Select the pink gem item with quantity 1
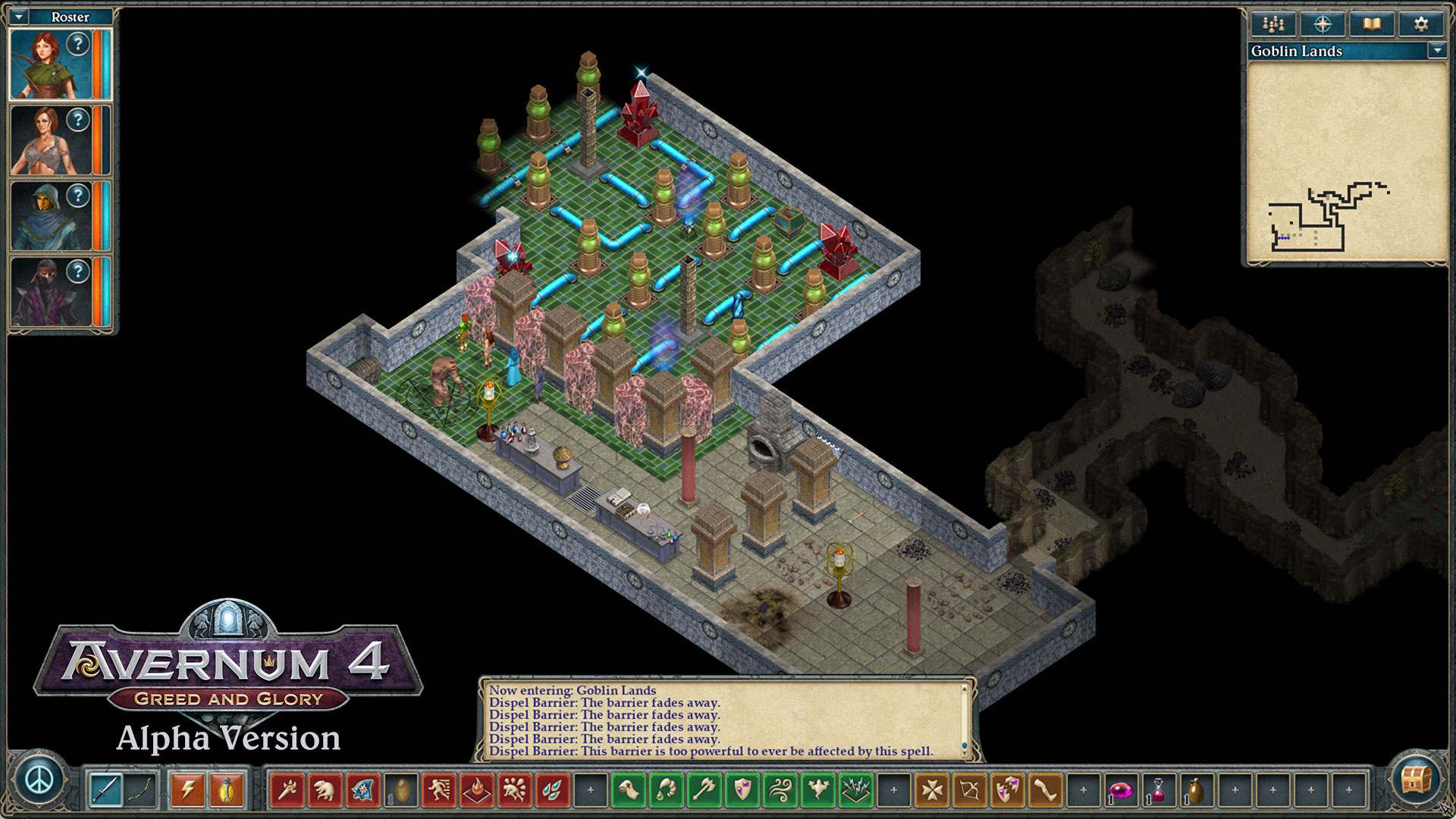Image resolution: width=1456 pixels, height=819 pixels. click(x=1122, y=791)
